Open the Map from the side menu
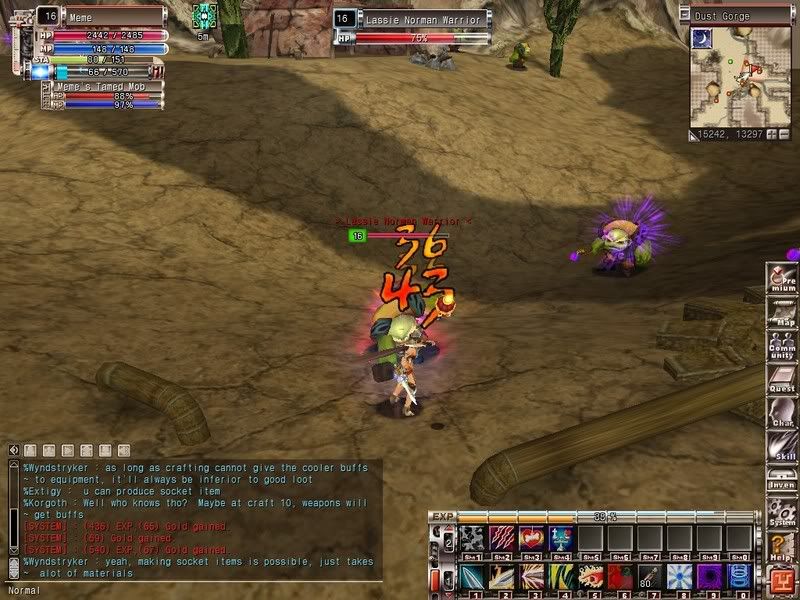 [782, 312]
